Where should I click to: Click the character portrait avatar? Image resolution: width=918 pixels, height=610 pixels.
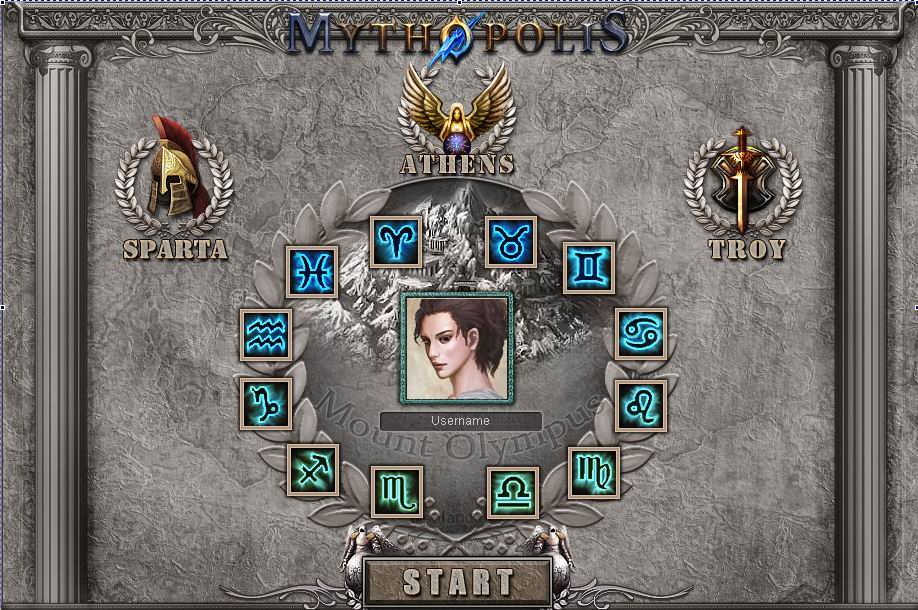coord(457,346)
